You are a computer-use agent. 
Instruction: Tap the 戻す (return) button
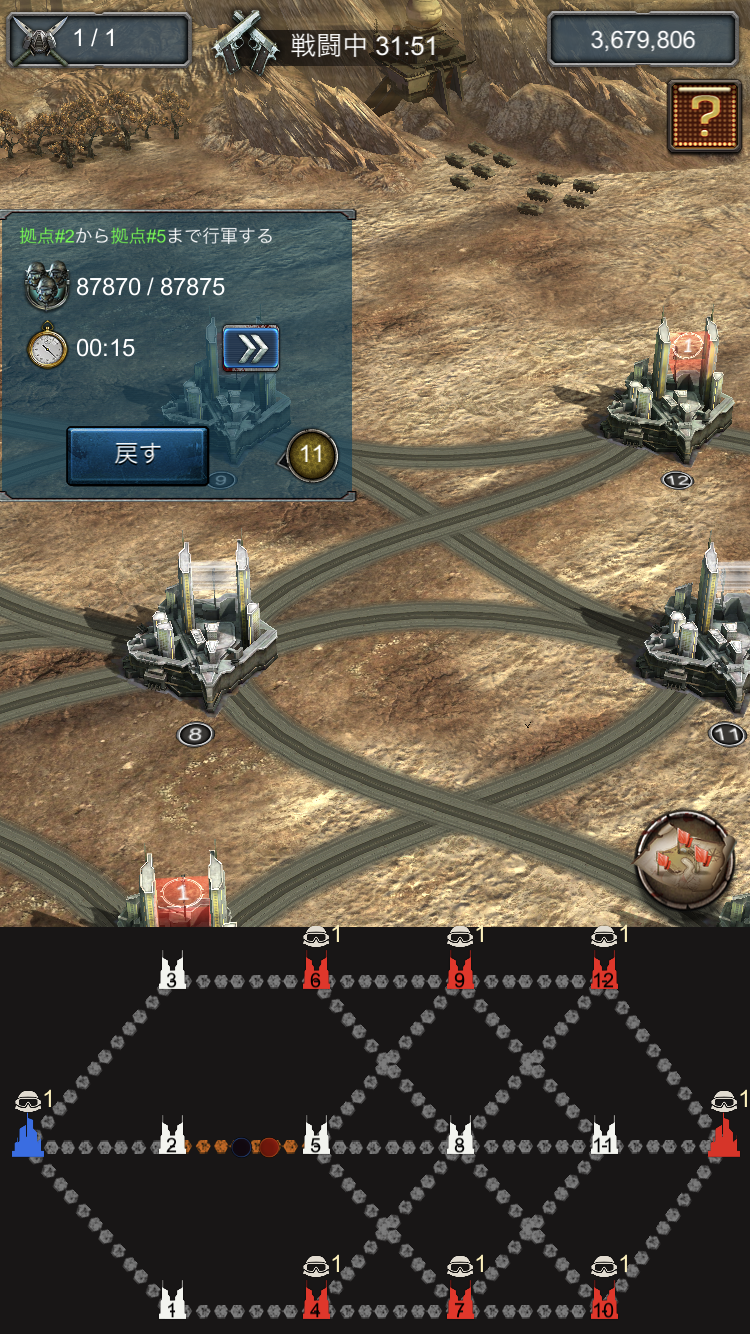coord(137,455)
